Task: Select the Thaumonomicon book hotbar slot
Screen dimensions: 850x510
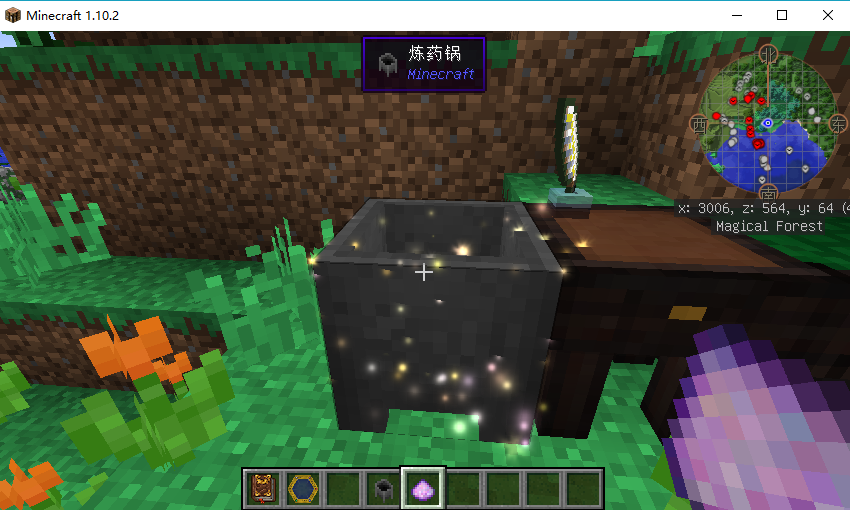Action: 263,488
